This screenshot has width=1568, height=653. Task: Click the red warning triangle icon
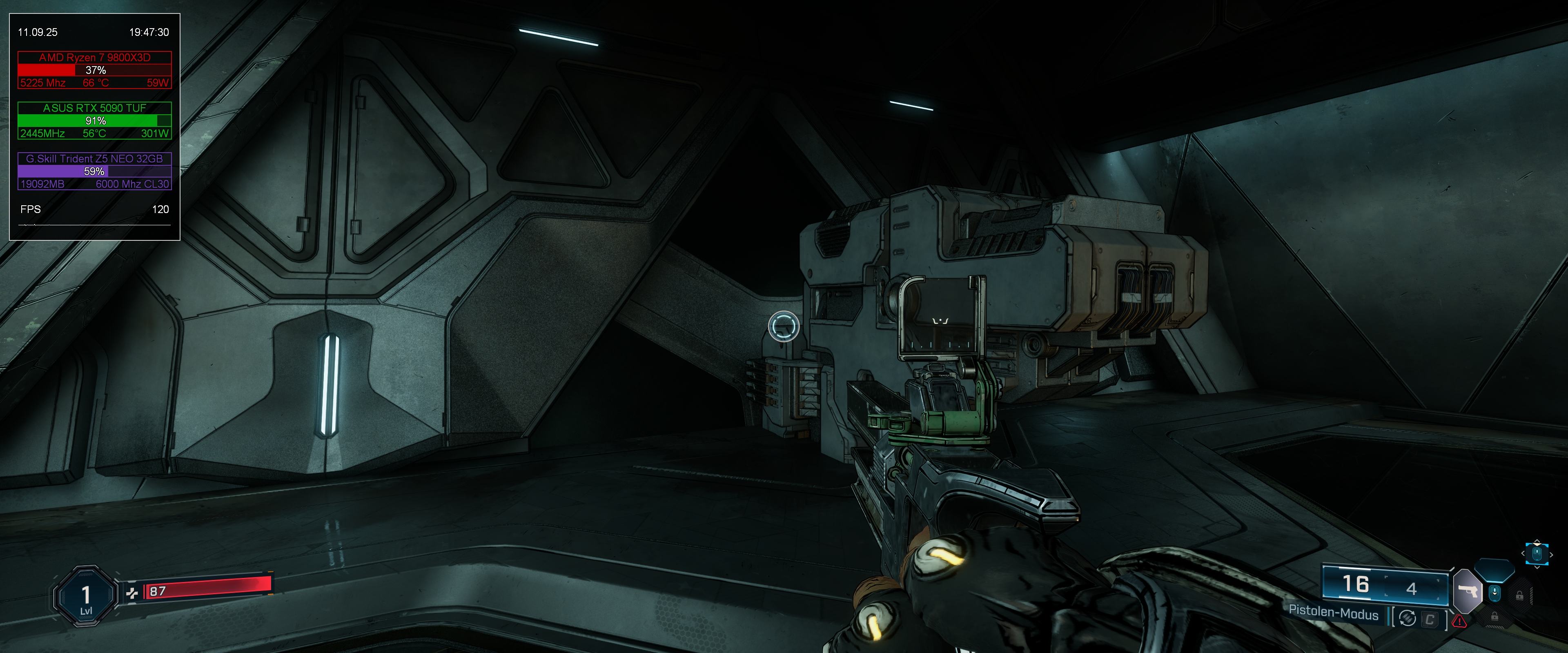[x=1459, y=621]
